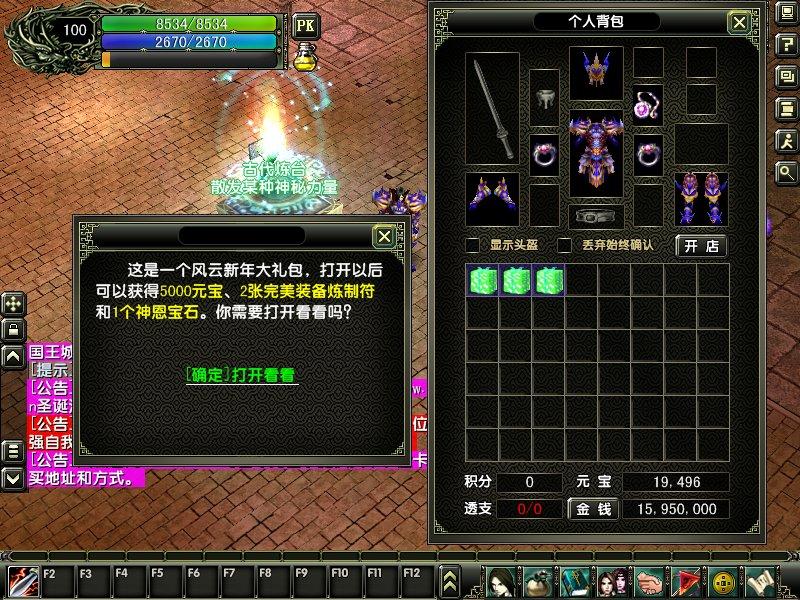Image resolution: width=800 pixels, height=600 pixels.
Task: Click the 开店 open-shop button
Action: [701, 245]
